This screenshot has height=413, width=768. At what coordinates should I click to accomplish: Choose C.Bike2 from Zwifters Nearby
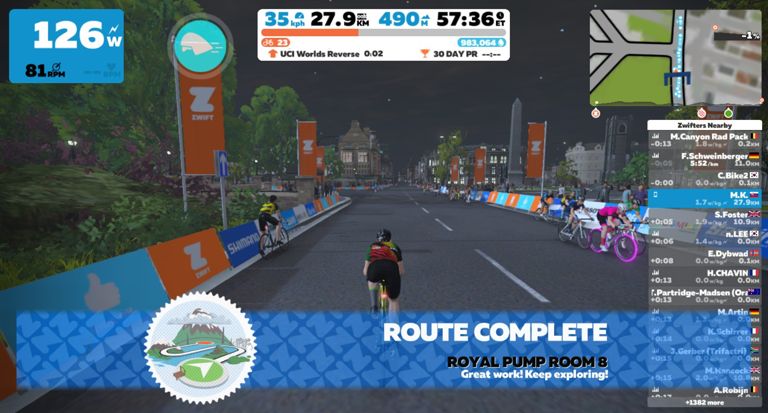tap(705, 178)
